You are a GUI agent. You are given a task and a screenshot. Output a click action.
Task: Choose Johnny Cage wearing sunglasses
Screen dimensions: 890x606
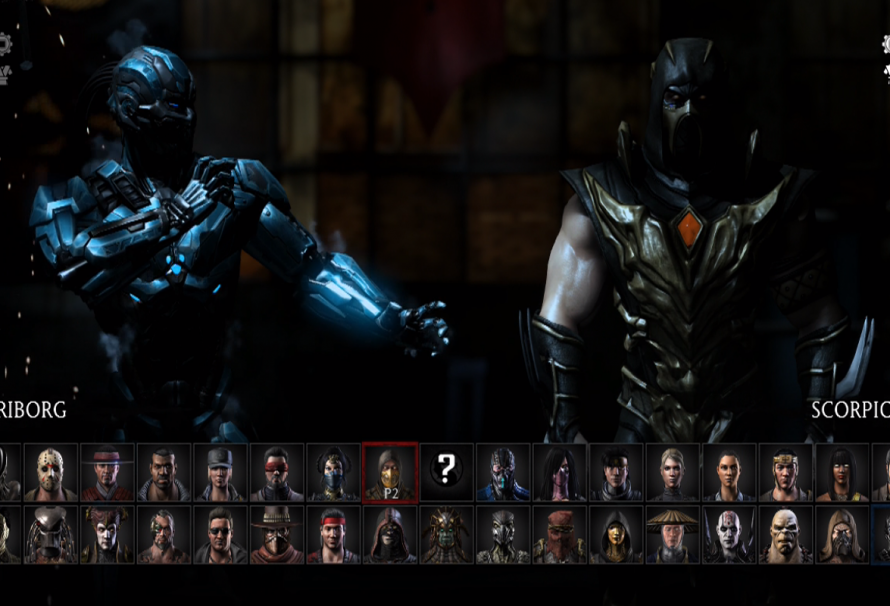pyautogui.click(x=220, y=535)
